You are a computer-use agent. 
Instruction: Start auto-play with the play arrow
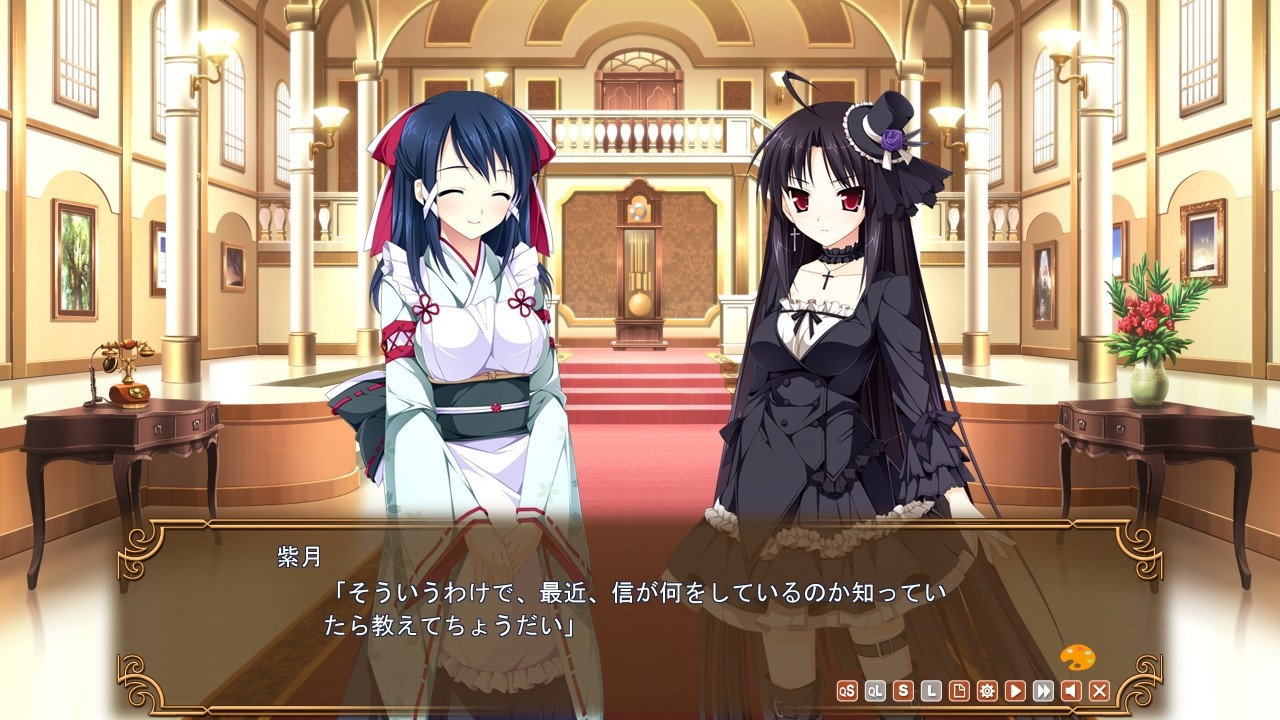1015,690
